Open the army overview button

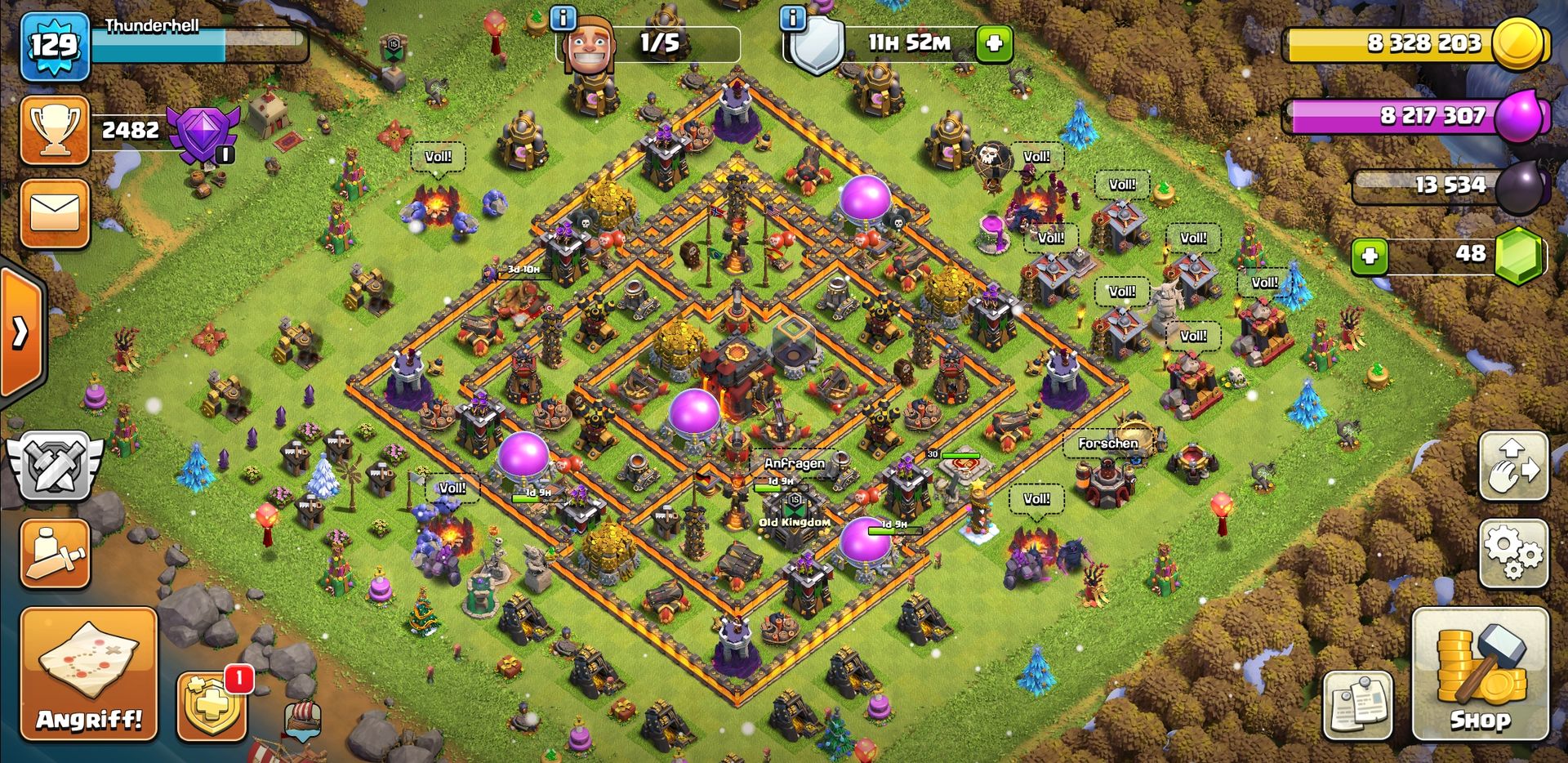(x=55, y=554)
